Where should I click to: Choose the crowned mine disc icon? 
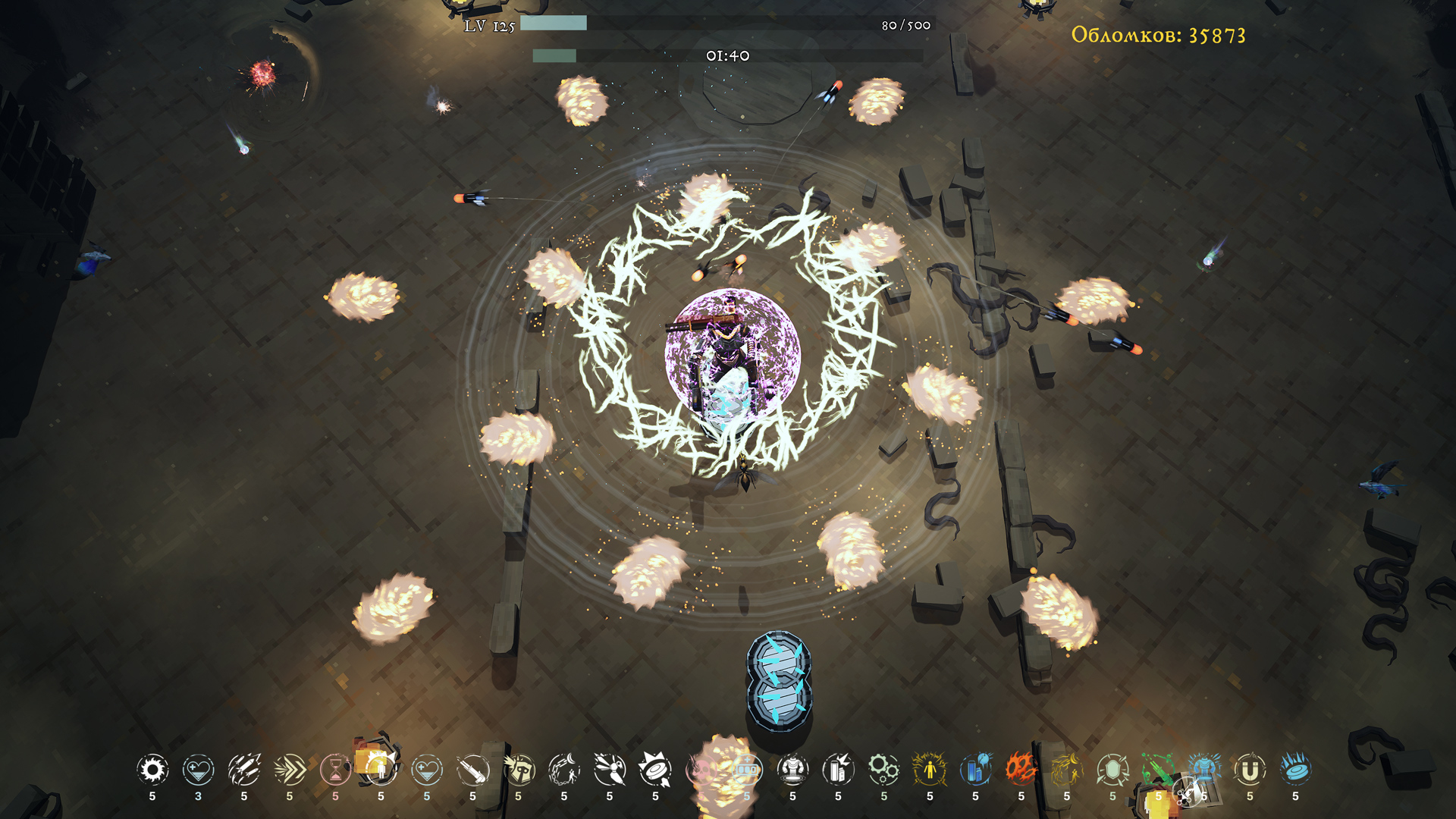coord(655,770)
